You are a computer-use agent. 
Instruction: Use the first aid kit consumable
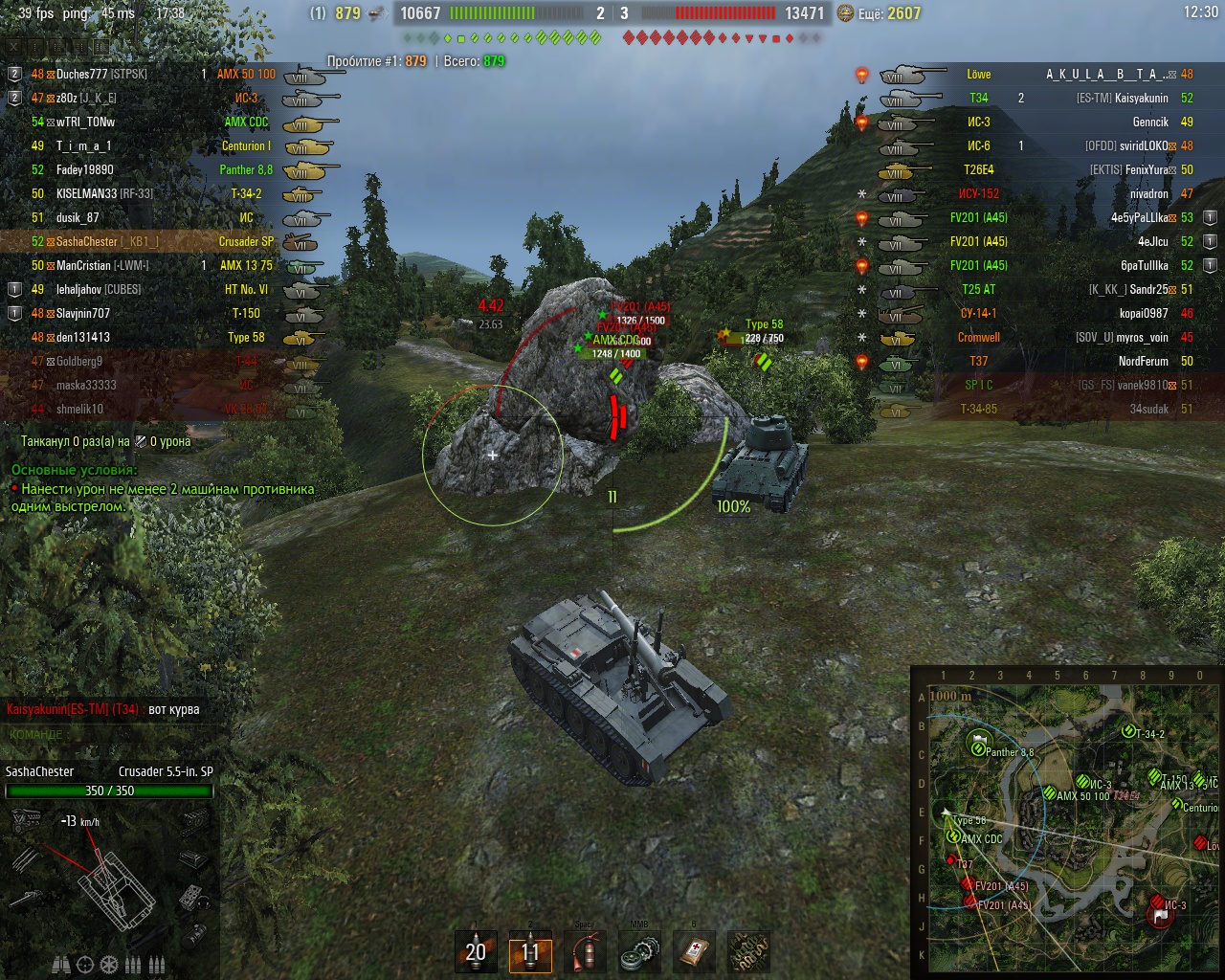coord(694,951)
